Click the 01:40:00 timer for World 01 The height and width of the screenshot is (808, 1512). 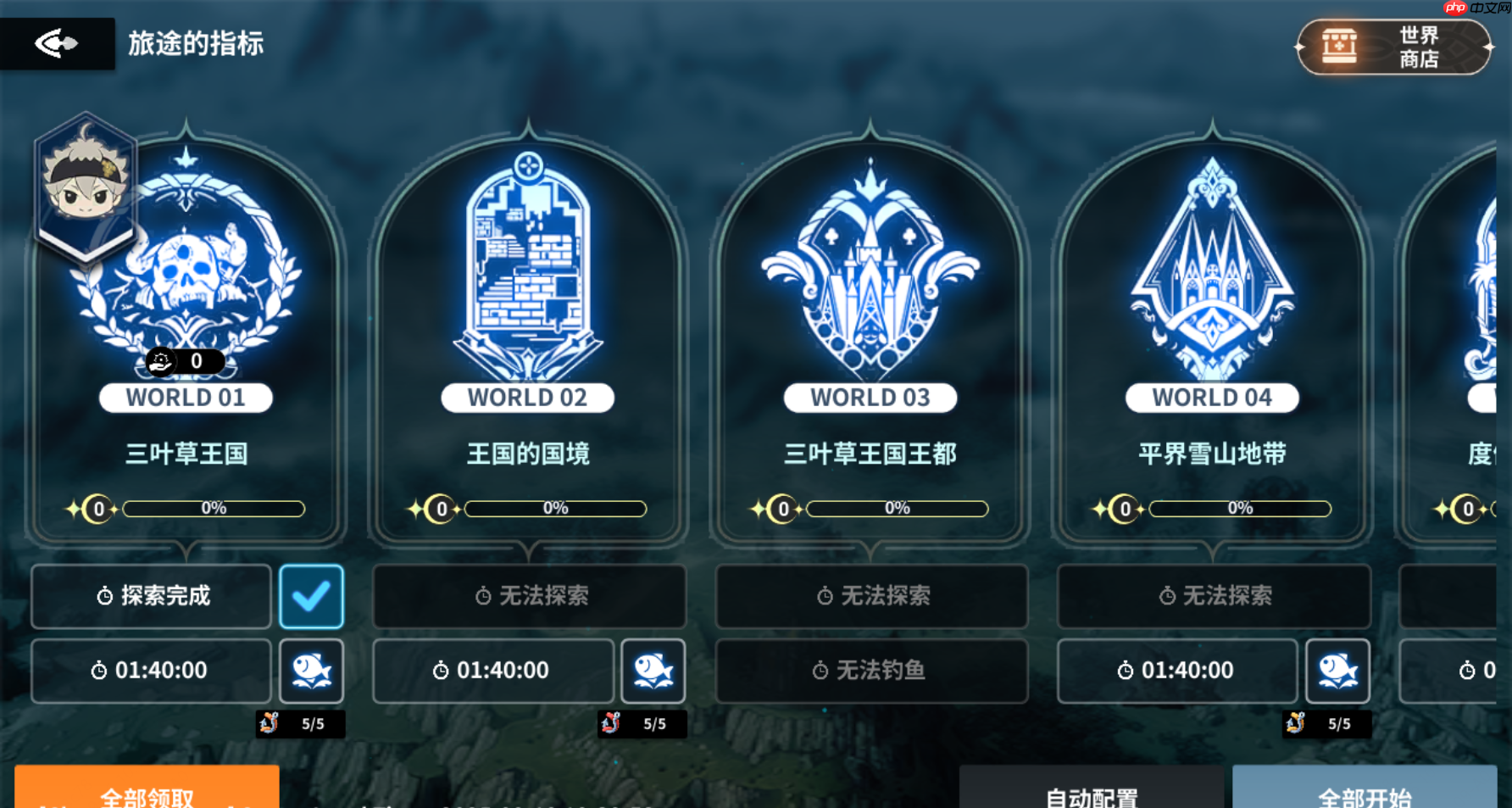[151, 671]
